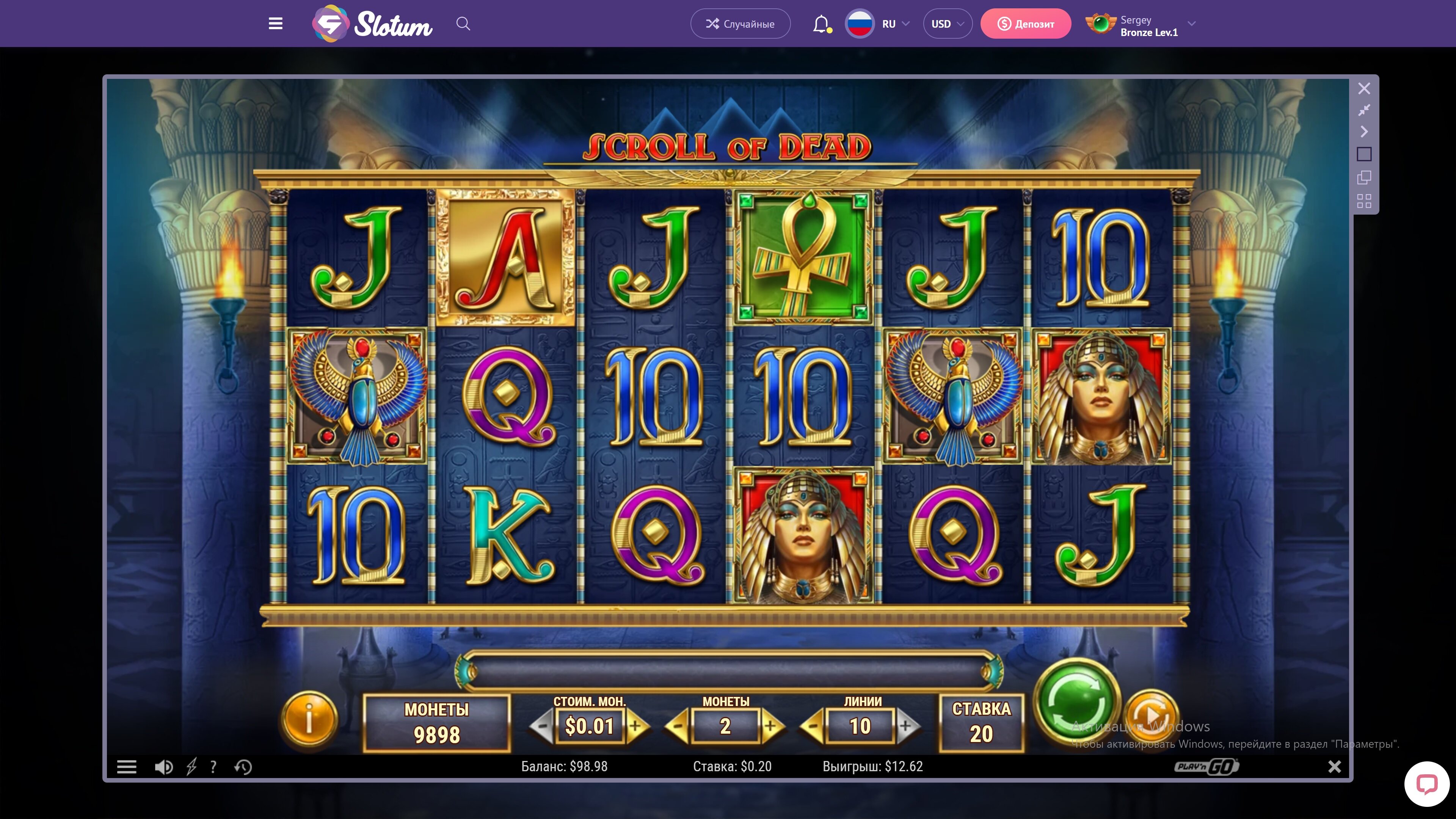Increase the number of lines
Image resolution: width=1456 pixels, height=819 pixels.
click(x=906, y=726)
